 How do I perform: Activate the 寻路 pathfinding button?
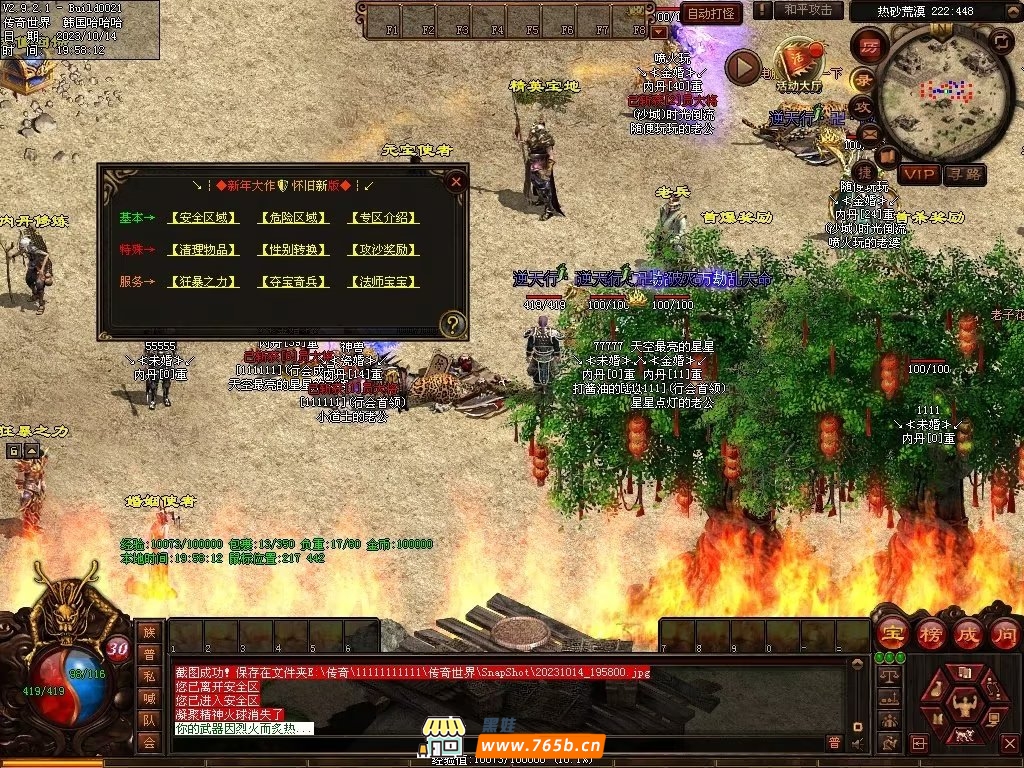pyautogui.click(x=965, y=174)
